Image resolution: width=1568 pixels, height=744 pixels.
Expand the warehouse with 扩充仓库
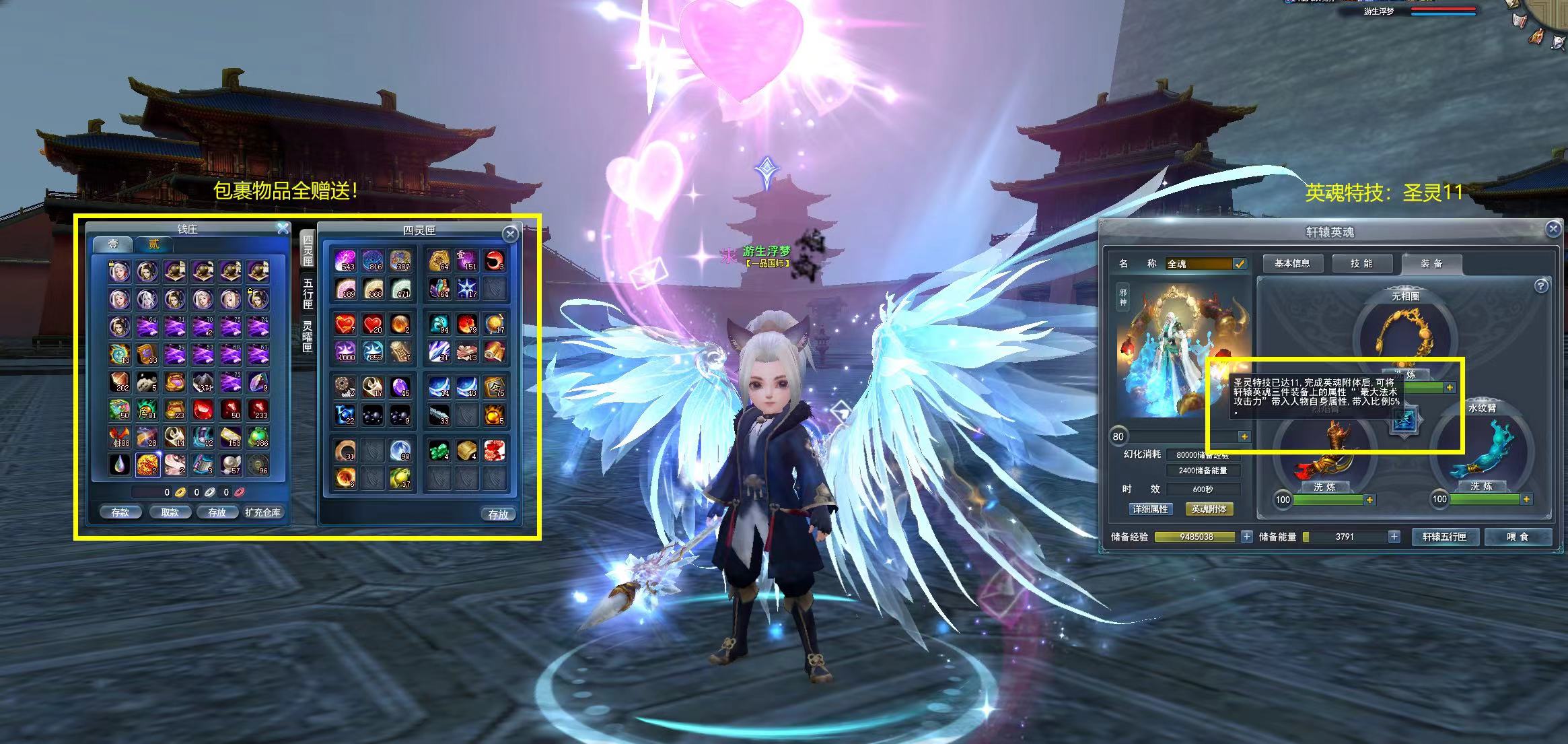pyautogui.click(x=262, y=512)
